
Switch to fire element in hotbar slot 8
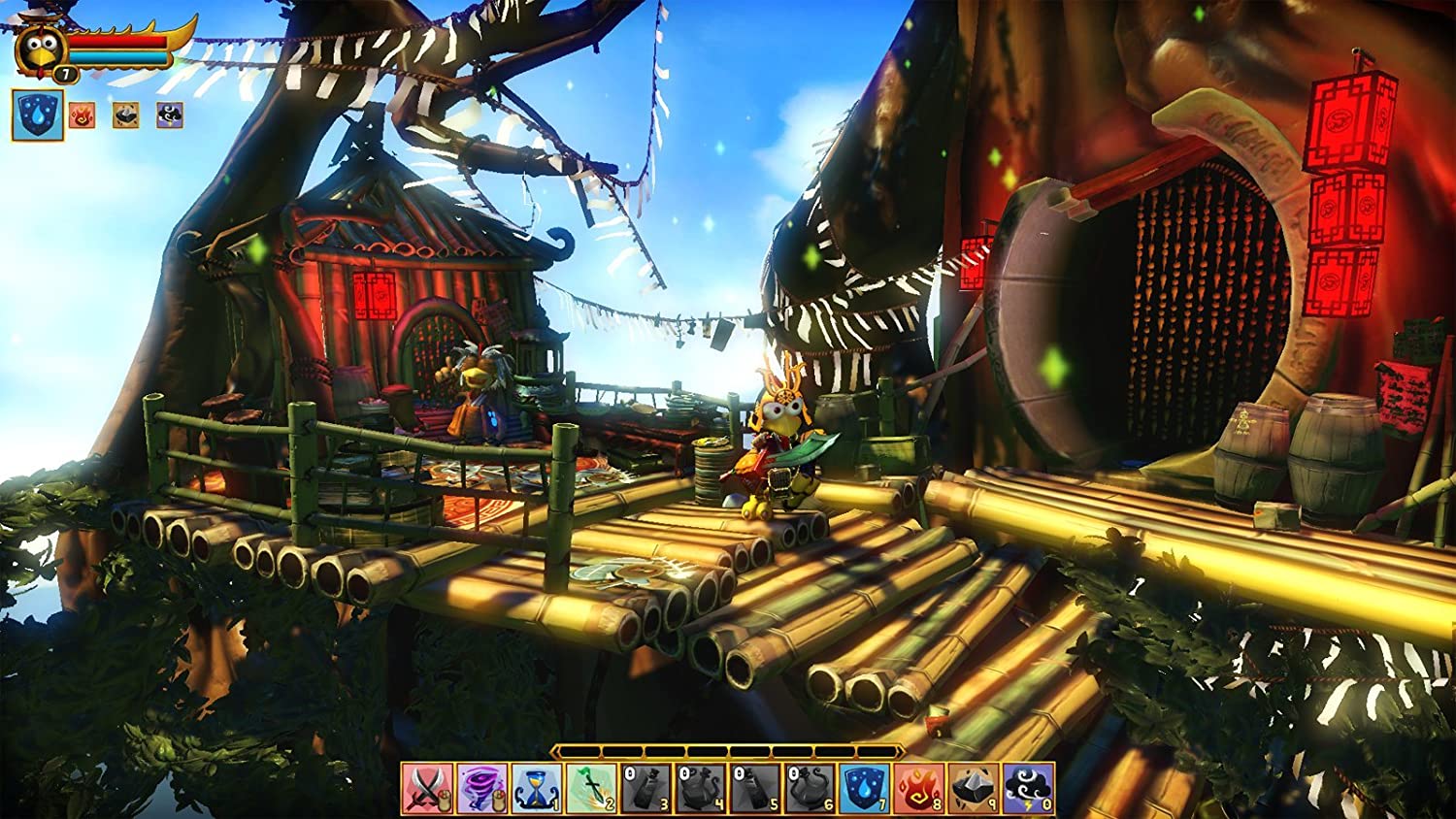[x=919, y=788]
